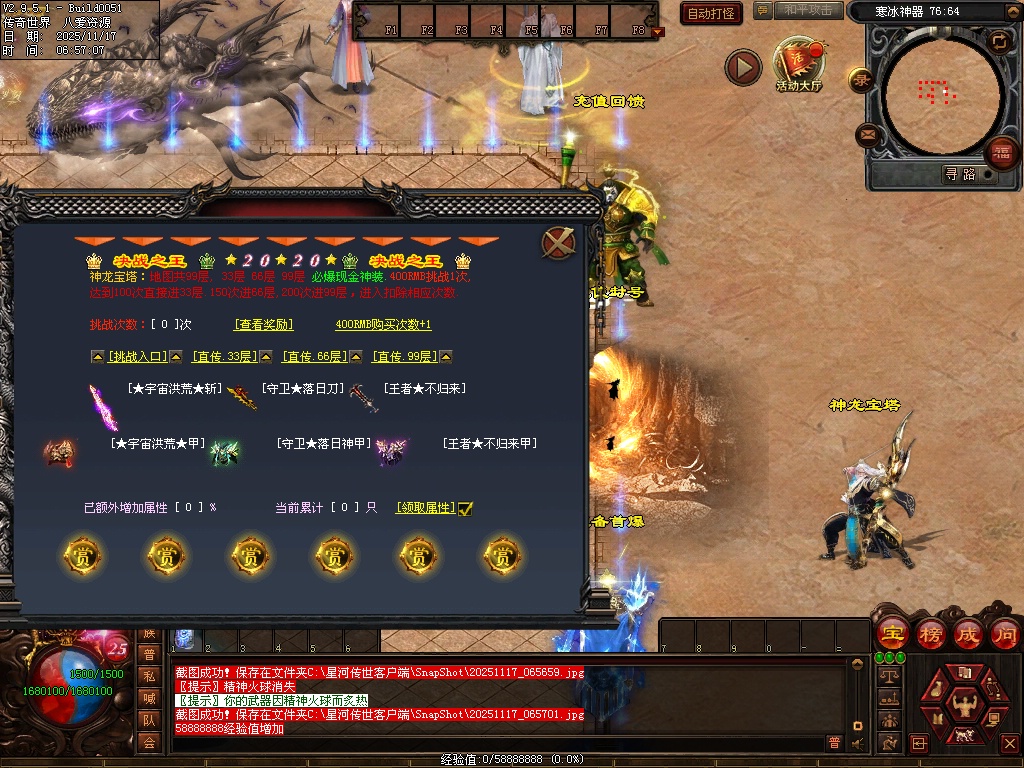Click the round play arrow button
1024x768 pixels.
click(x=743, y=67)
